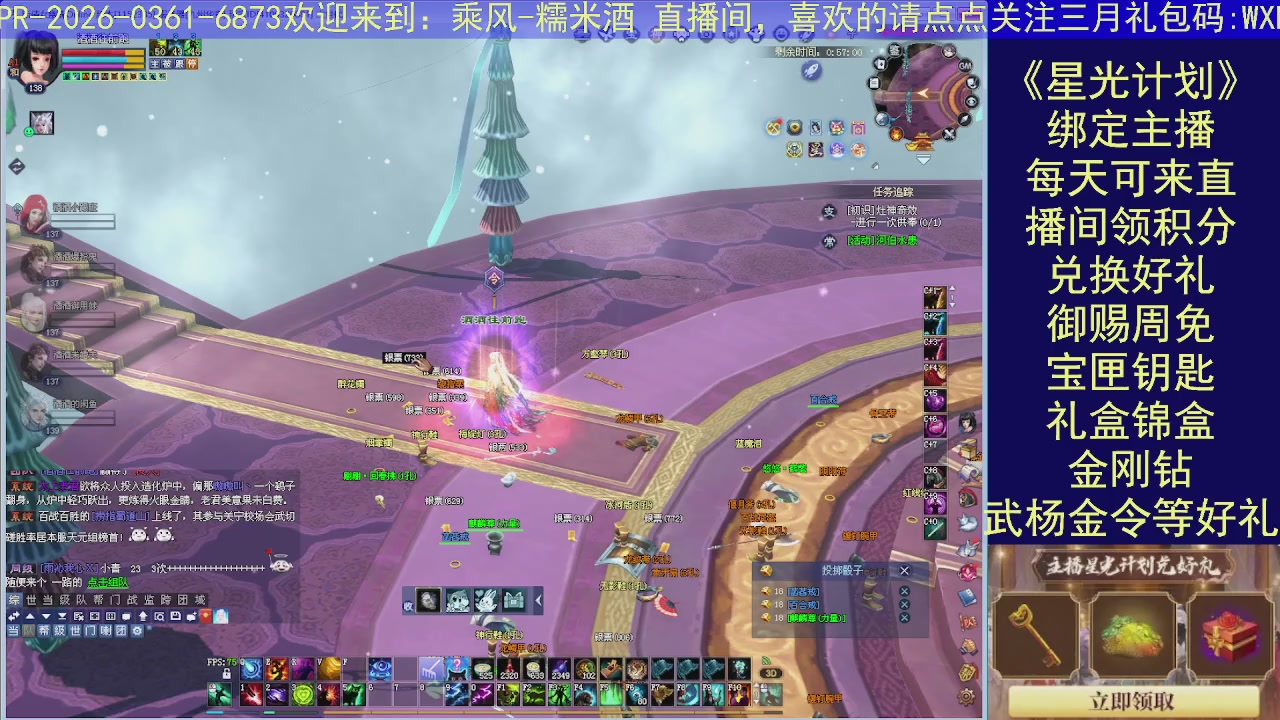Open the 鉴 menu at the minimap top
The height and width of the screenshot is (720, 1280).
click(x=896, y=52)
